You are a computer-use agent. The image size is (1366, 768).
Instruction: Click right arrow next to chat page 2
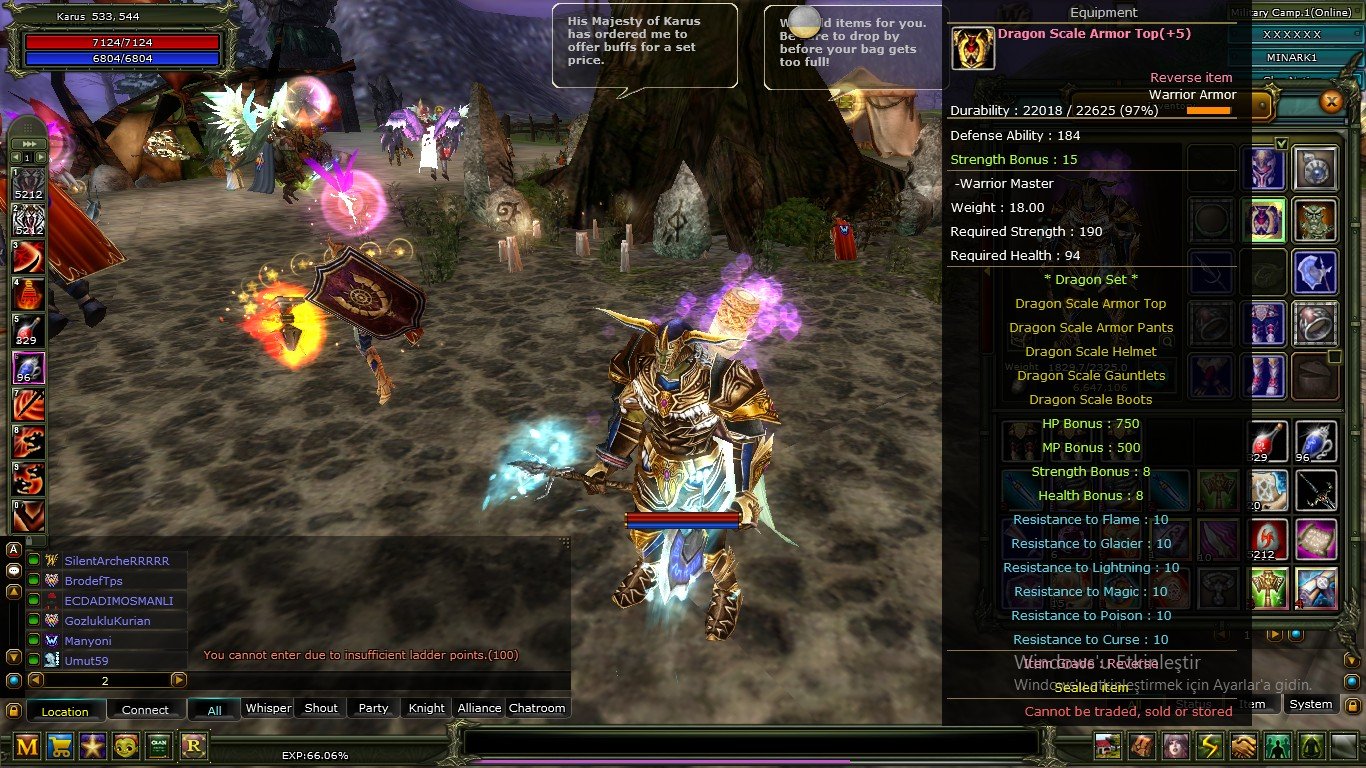(179, 680)
